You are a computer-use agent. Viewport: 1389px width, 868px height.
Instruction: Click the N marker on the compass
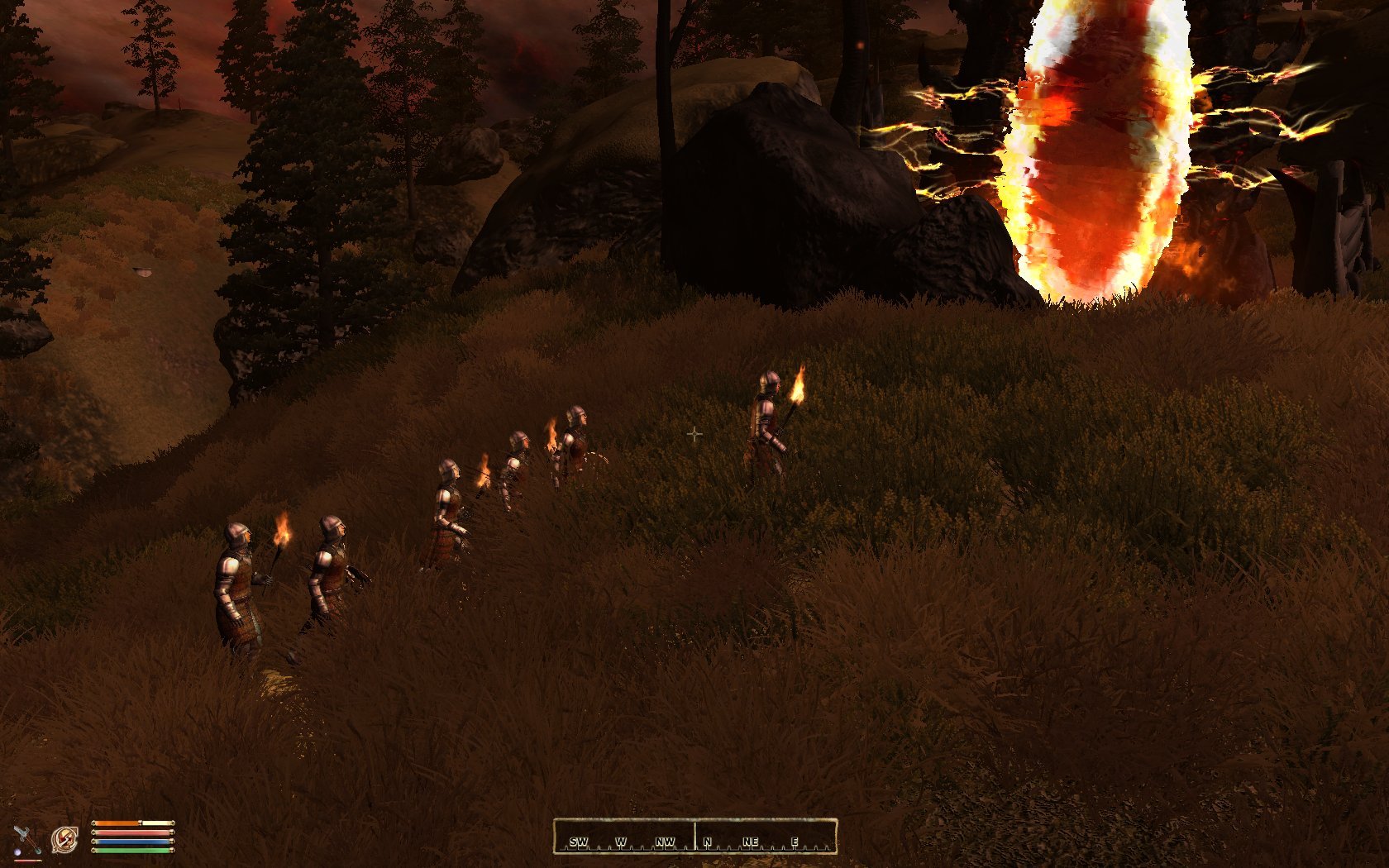707,841
